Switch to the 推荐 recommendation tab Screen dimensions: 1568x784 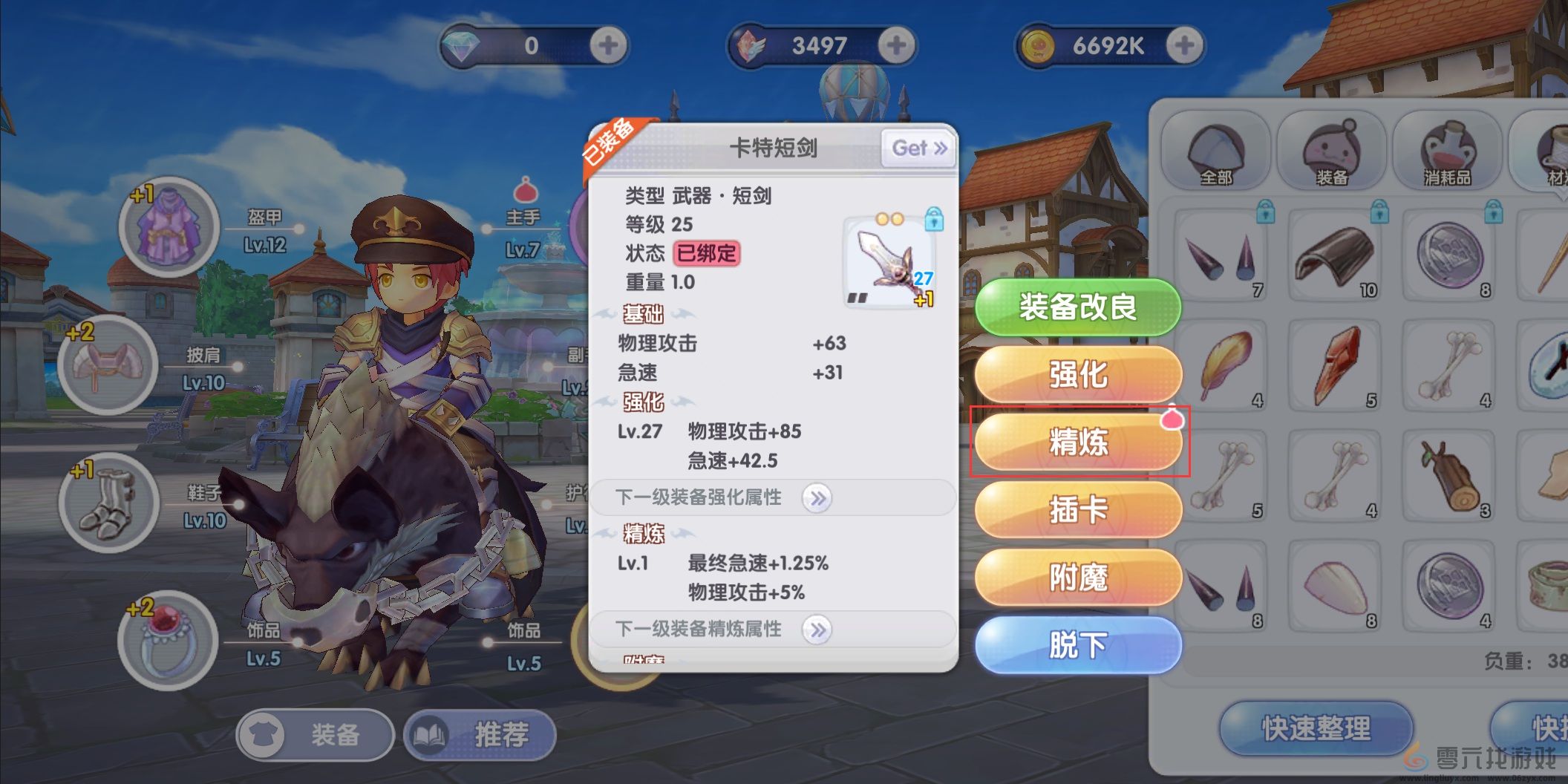tap(480, 734)
